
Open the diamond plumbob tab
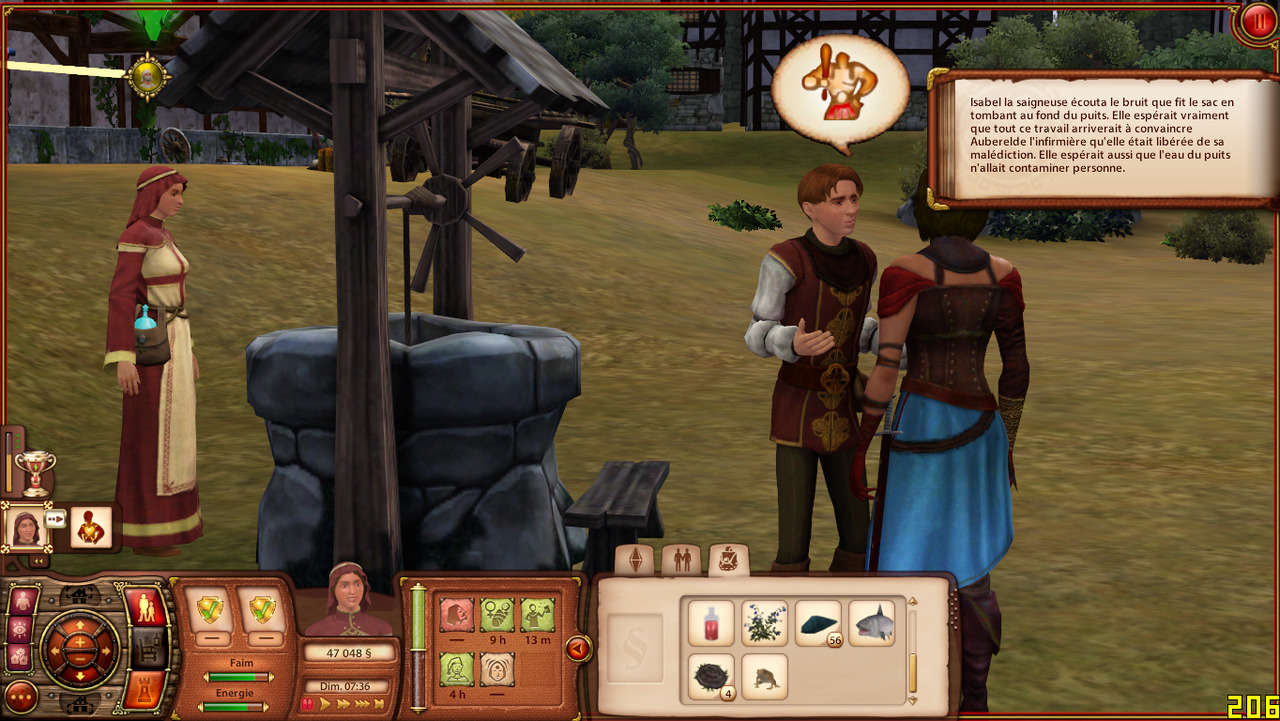tap(635, 560)
